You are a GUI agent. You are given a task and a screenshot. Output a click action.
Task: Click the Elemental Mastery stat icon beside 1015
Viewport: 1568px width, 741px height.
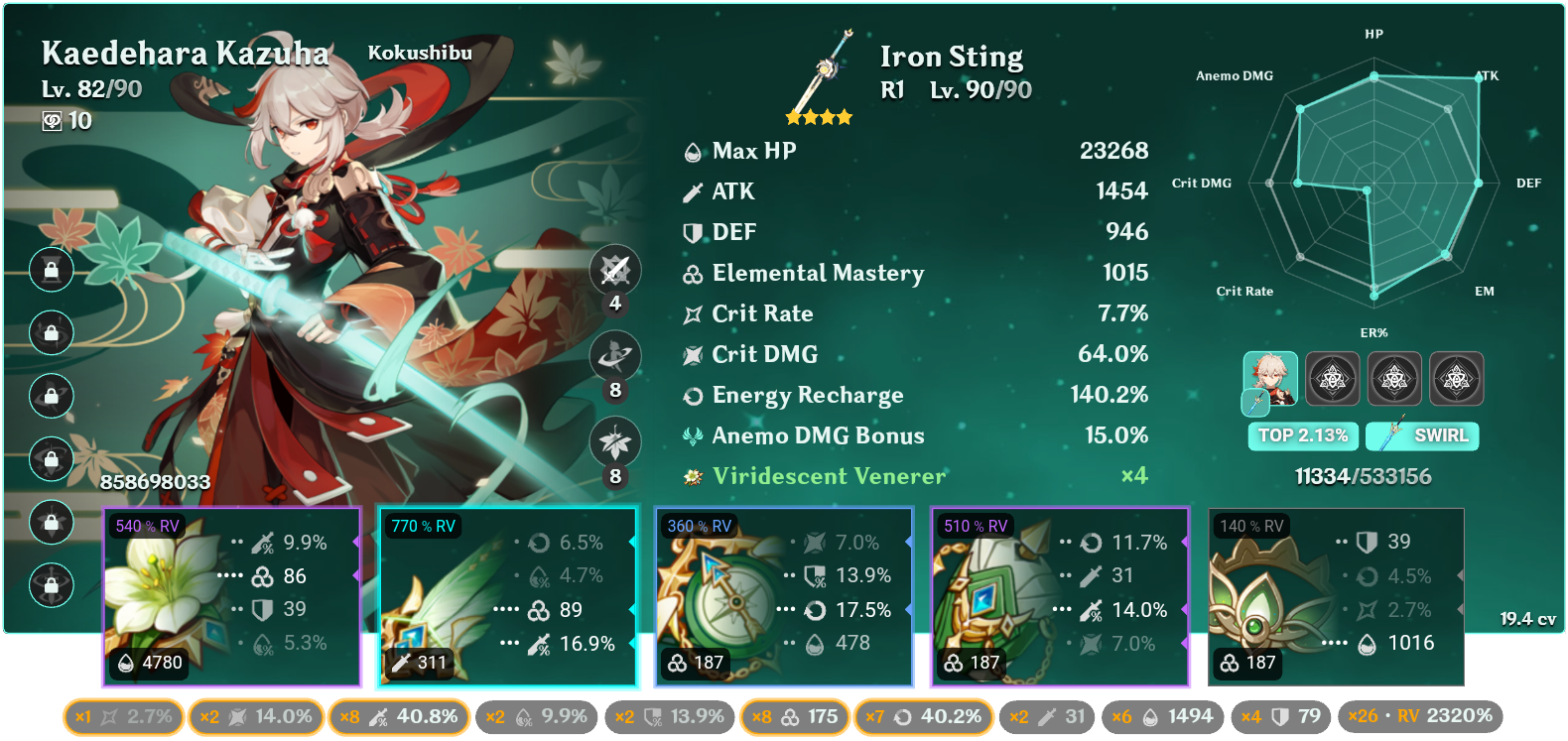tap(692, 273)
